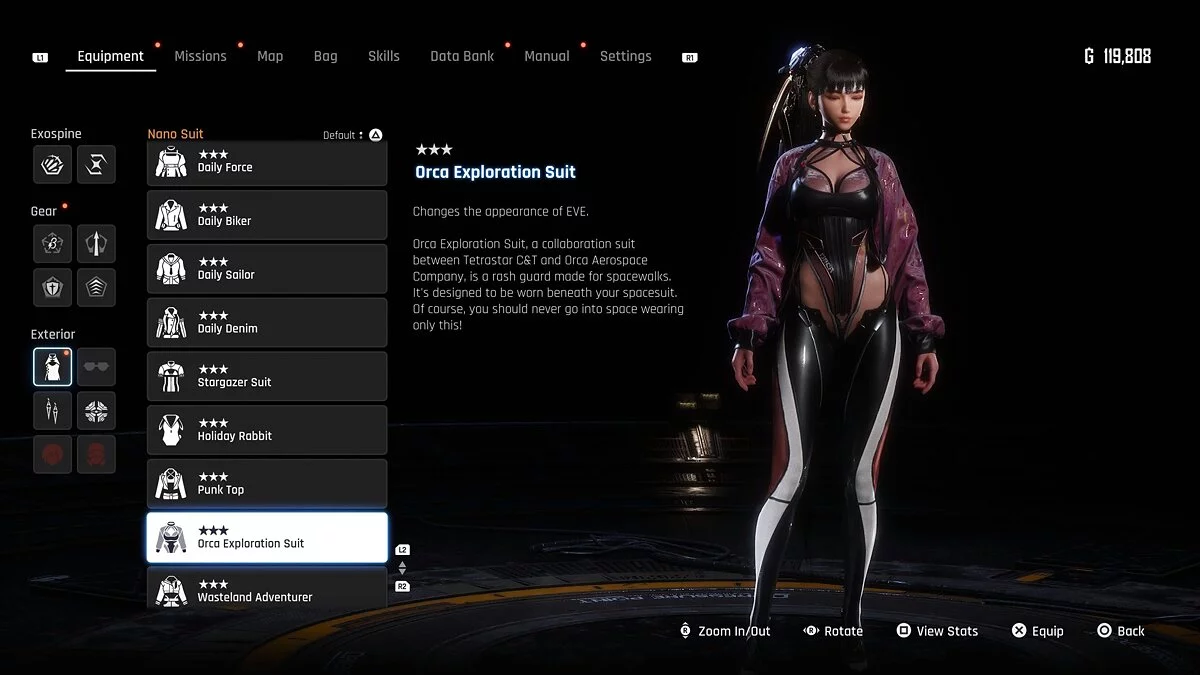Screen dimensions: 1200x675
Task: Open the glasses exterior slot
Action: coord(96,367)
